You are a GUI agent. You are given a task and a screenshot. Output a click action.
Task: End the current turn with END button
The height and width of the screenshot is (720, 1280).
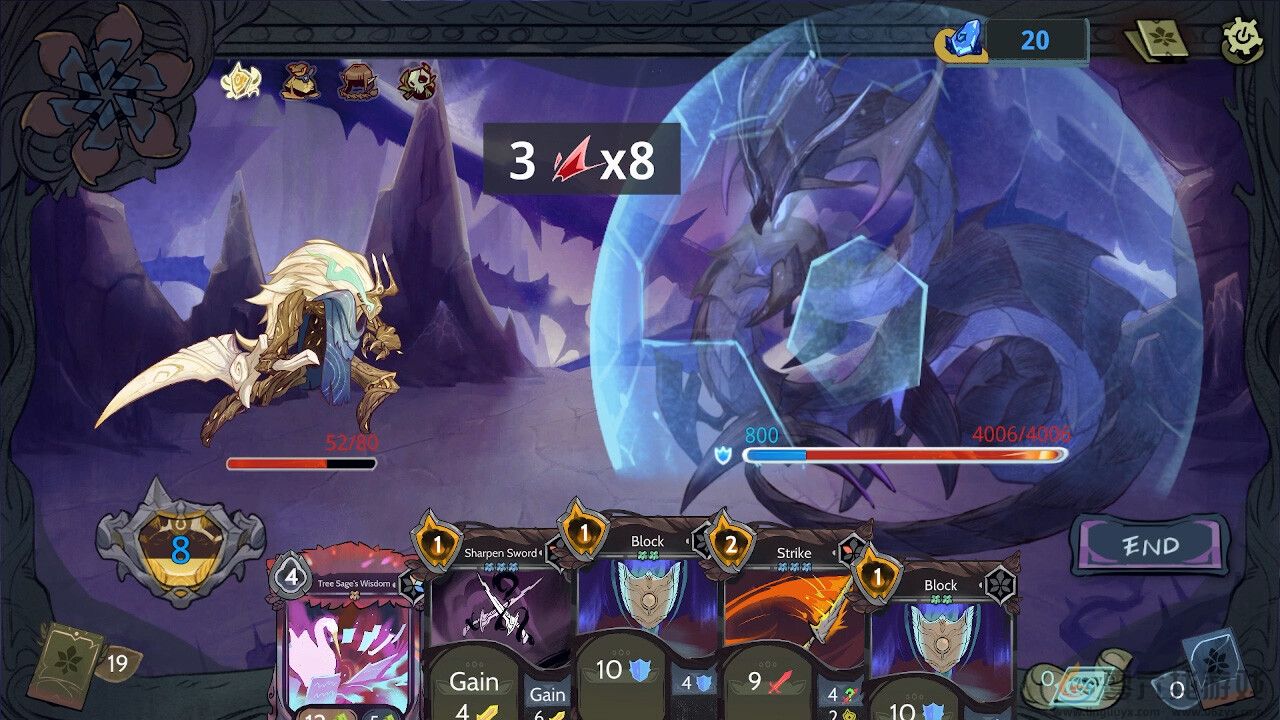tap(1150, 546)
